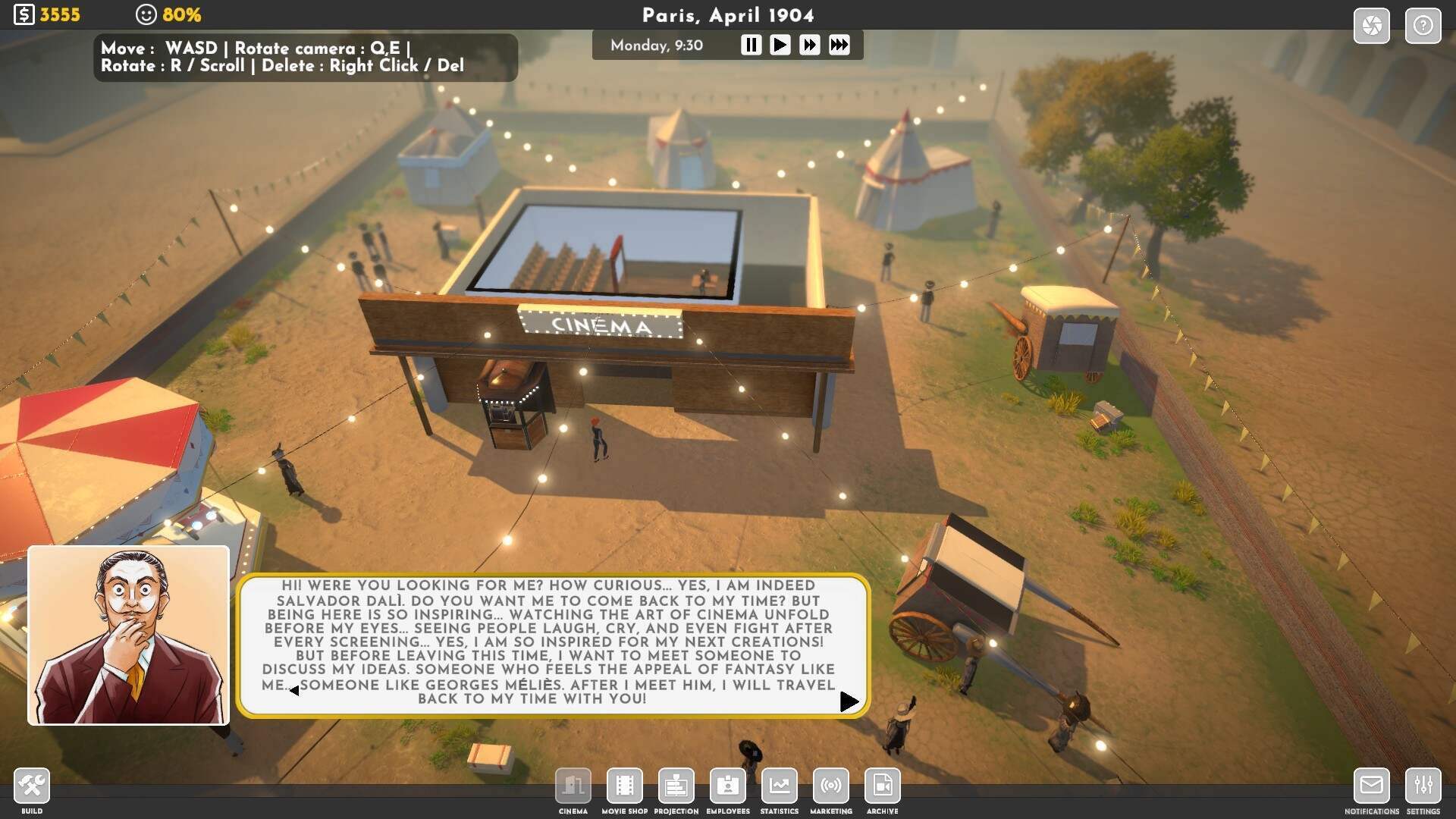This screenshot has width=1456, height=819.
Task: Open the screenshot camera mode
Action: pos(1371,26)
